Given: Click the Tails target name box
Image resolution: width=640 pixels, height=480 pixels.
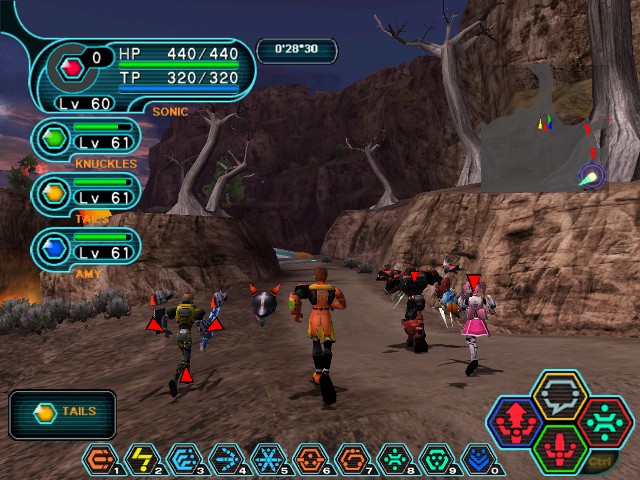Looking at the screenshot, I should (x=62, y=413).
